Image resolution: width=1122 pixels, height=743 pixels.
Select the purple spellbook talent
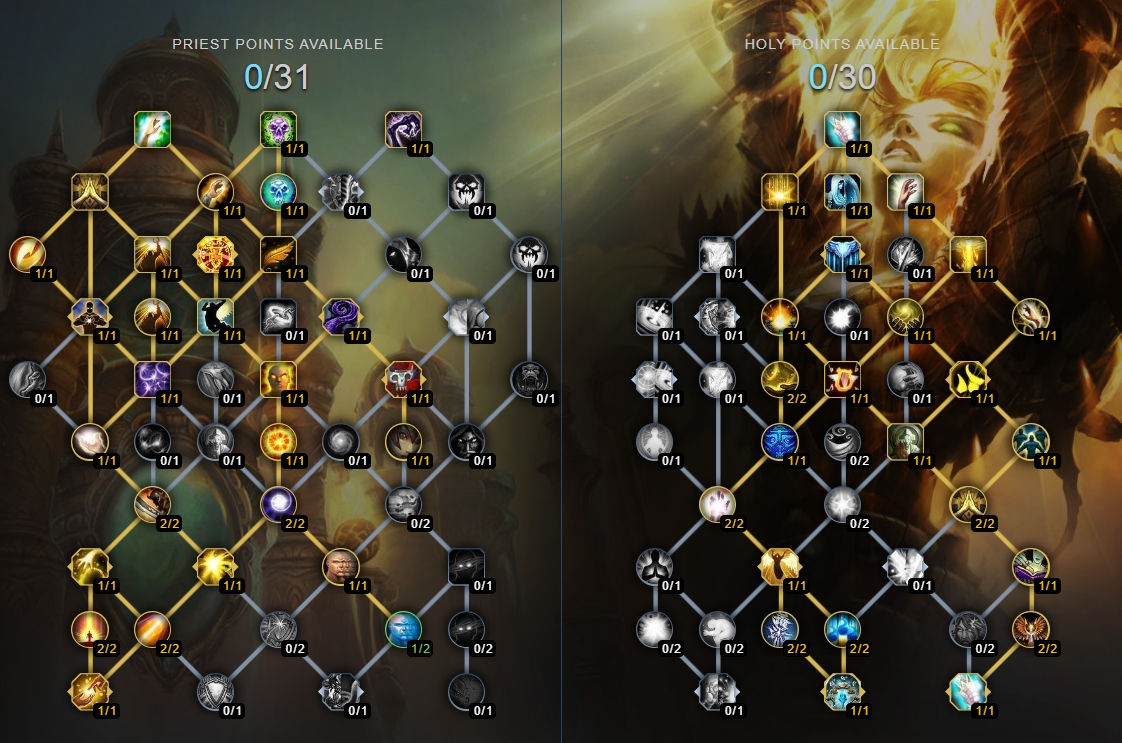pyautogui.click(x=1030, y=566)
